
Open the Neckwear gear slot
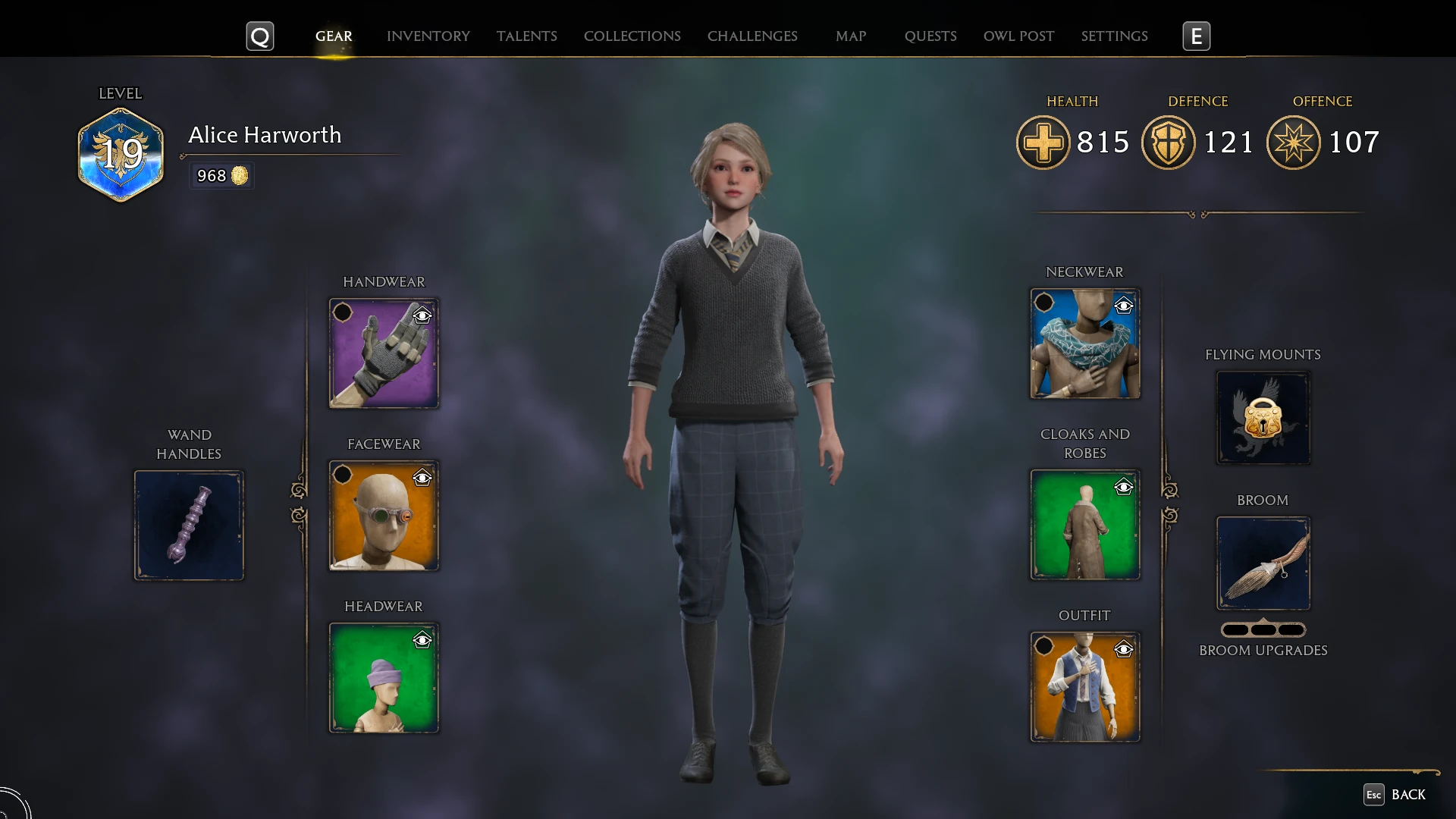click(x=1084, y=344)
